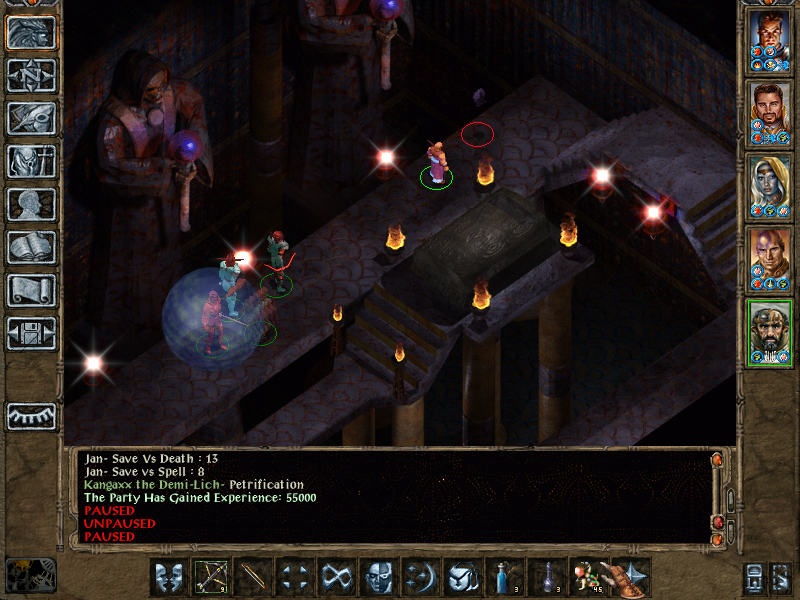
Task: Open the area map with the compass button
Action: 31,76
